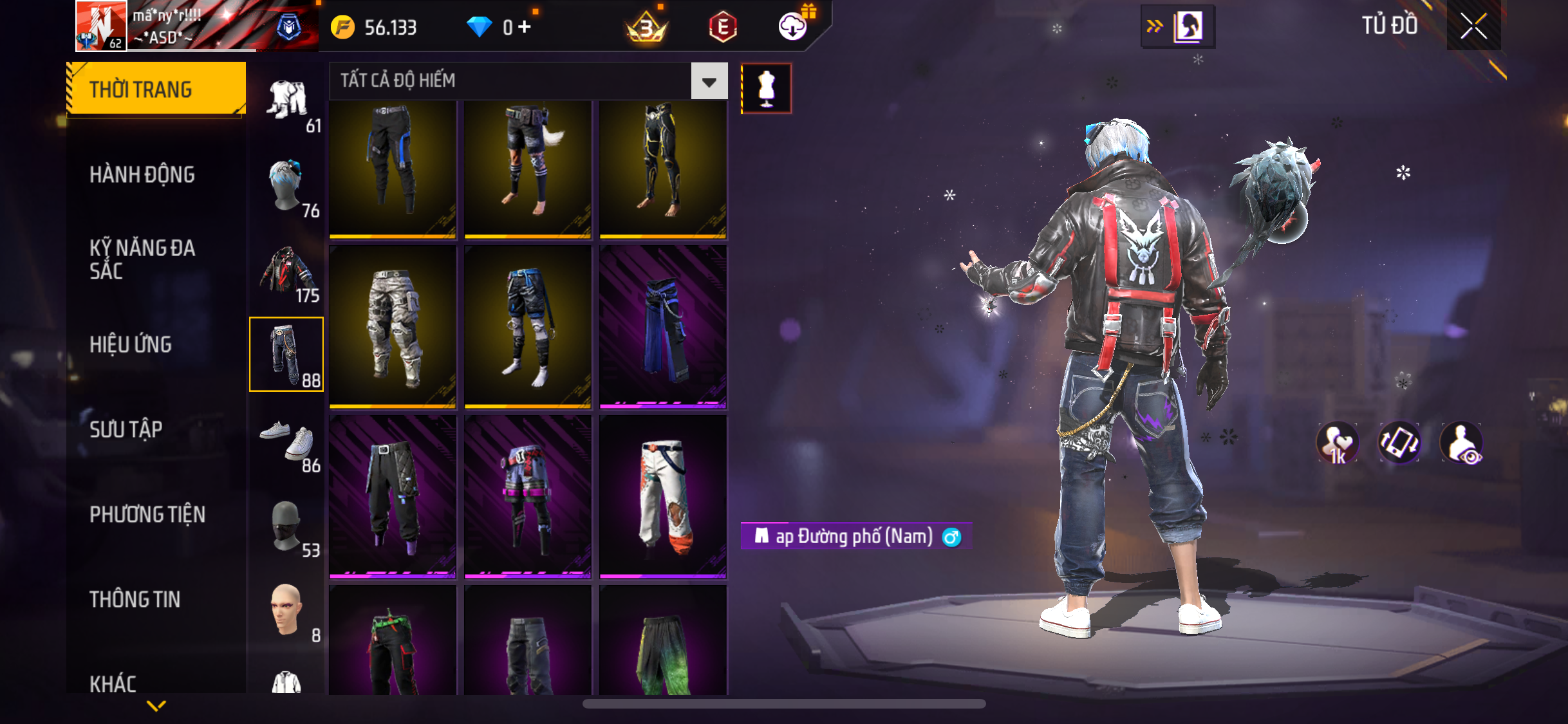Open the cloud download icon with gift

[x=793, y=26]
